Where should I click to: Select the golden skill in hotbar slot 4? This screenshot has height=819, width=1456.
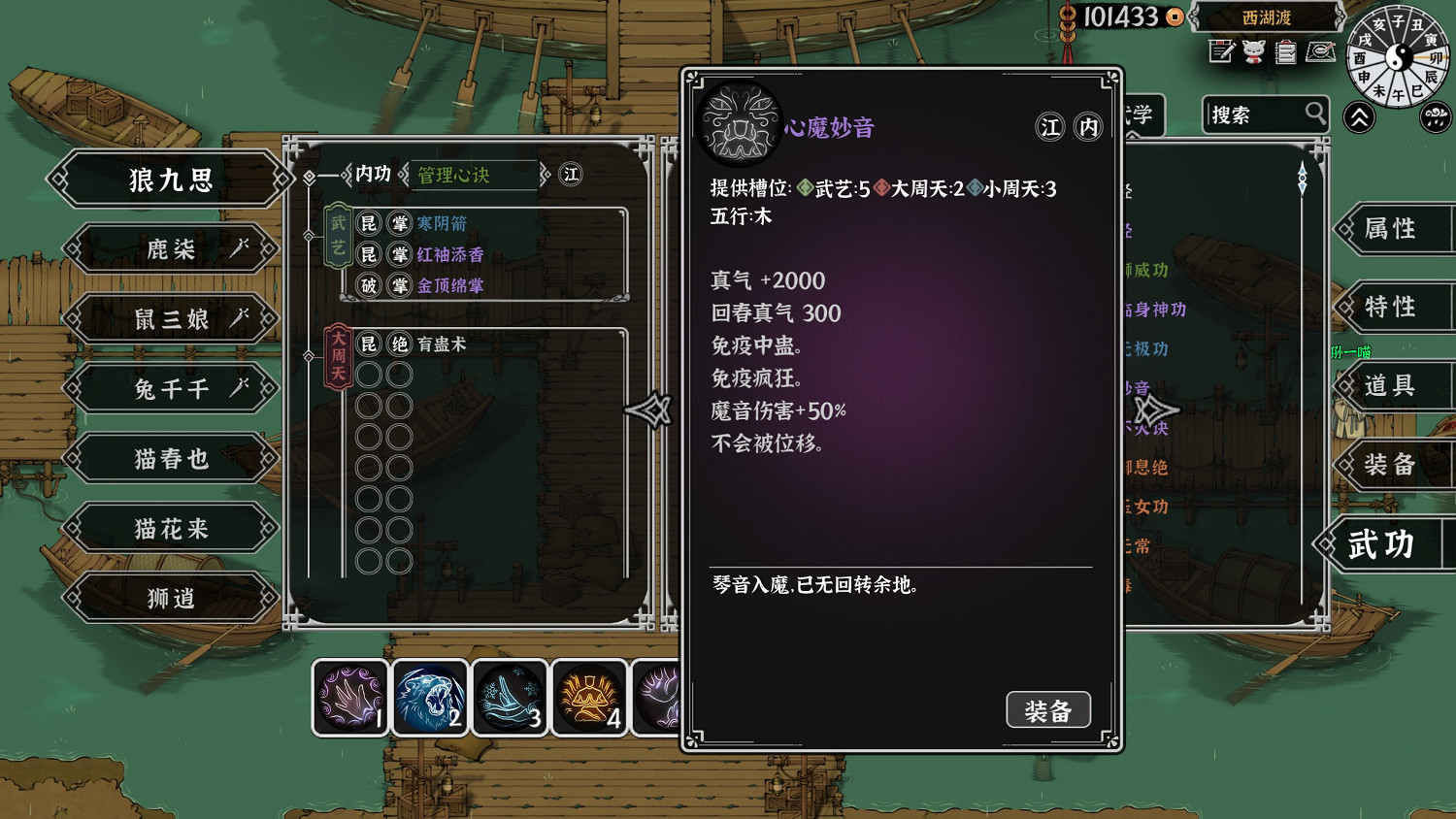click(x=589, y=697)
